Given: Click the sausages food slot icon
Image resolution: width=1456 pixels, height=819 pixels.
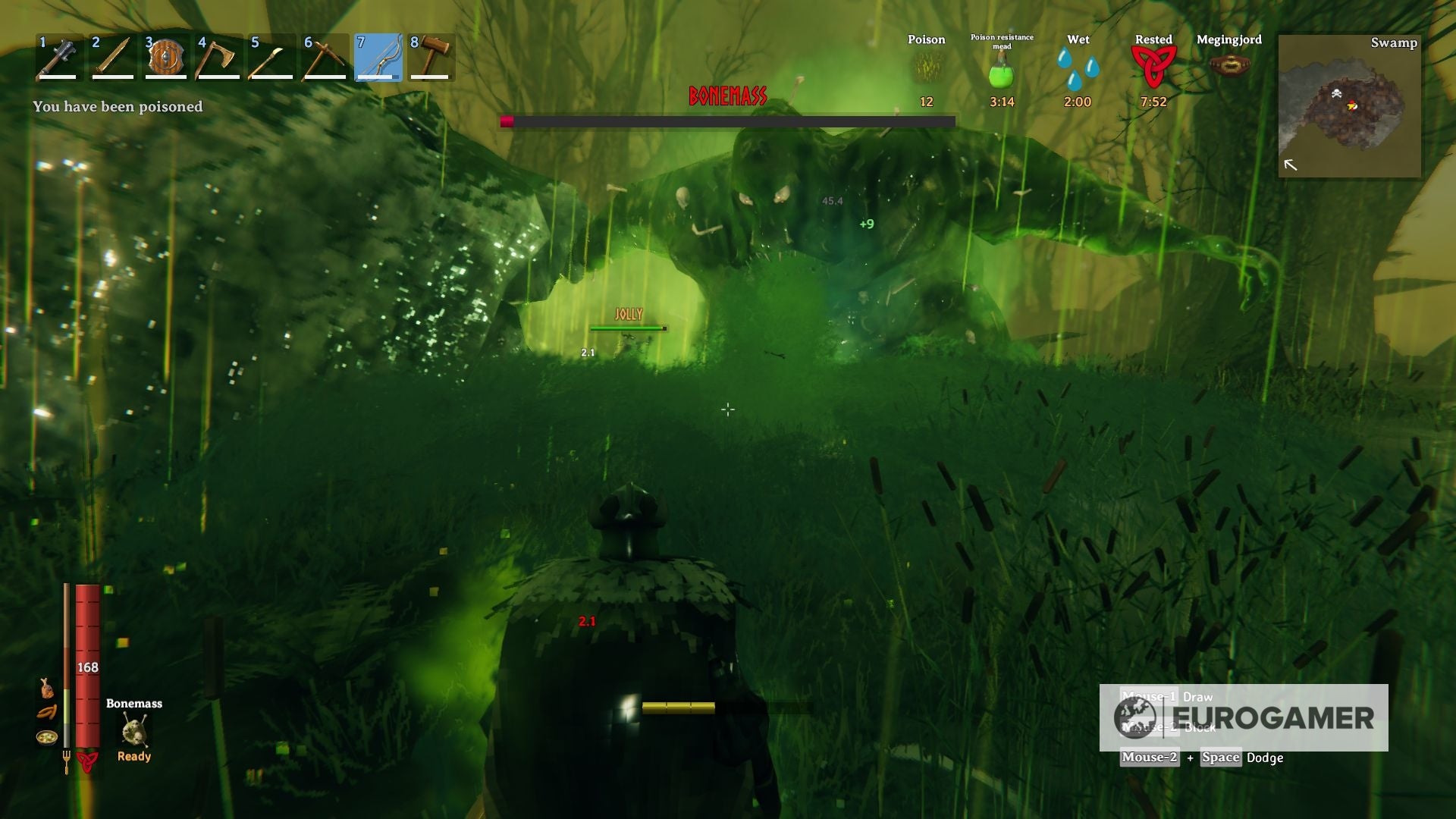Looking at the screenshot, I should tap(47, 713).
